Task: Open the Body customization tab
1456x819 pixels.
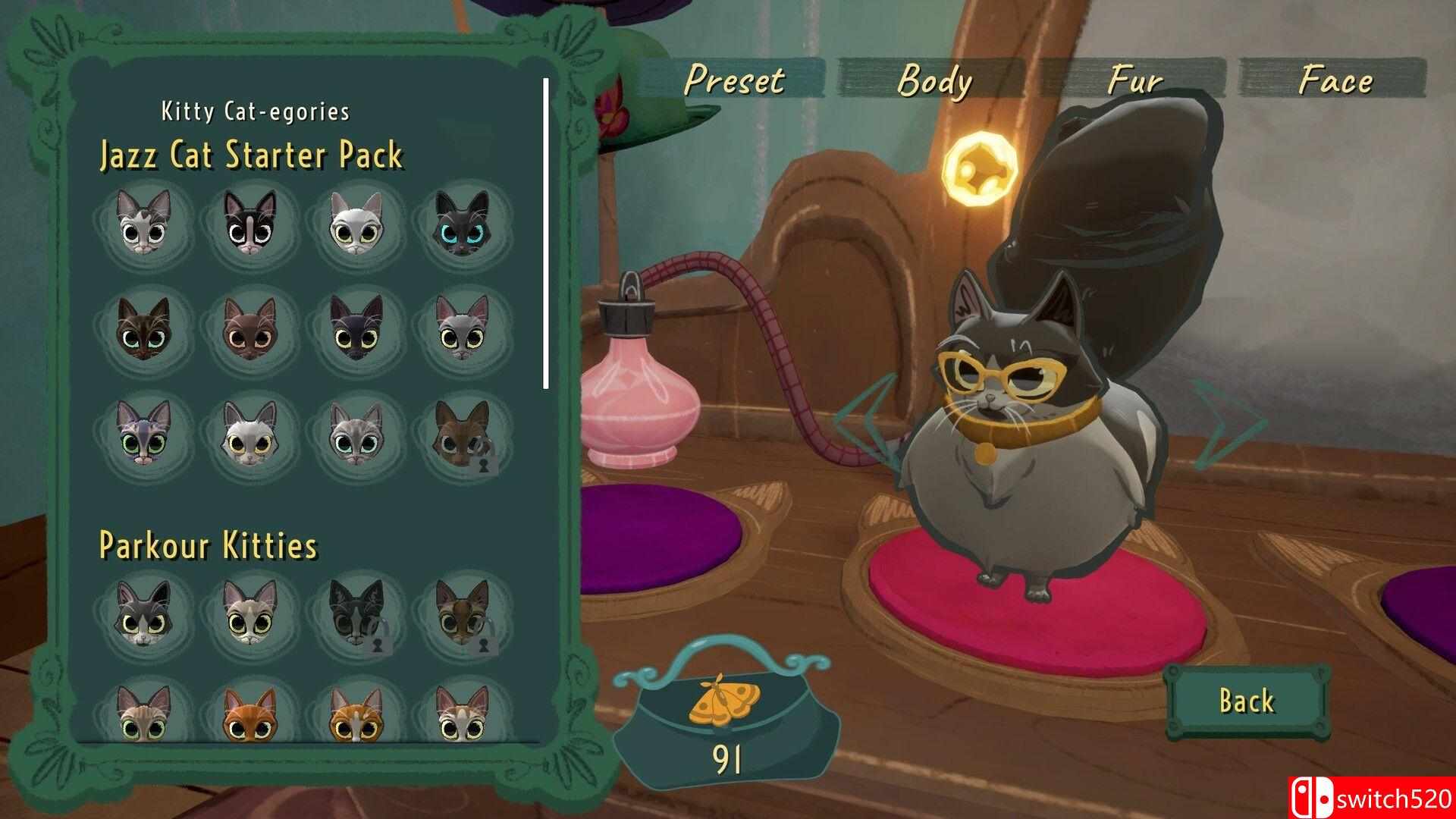Action: tap(934, 80)
